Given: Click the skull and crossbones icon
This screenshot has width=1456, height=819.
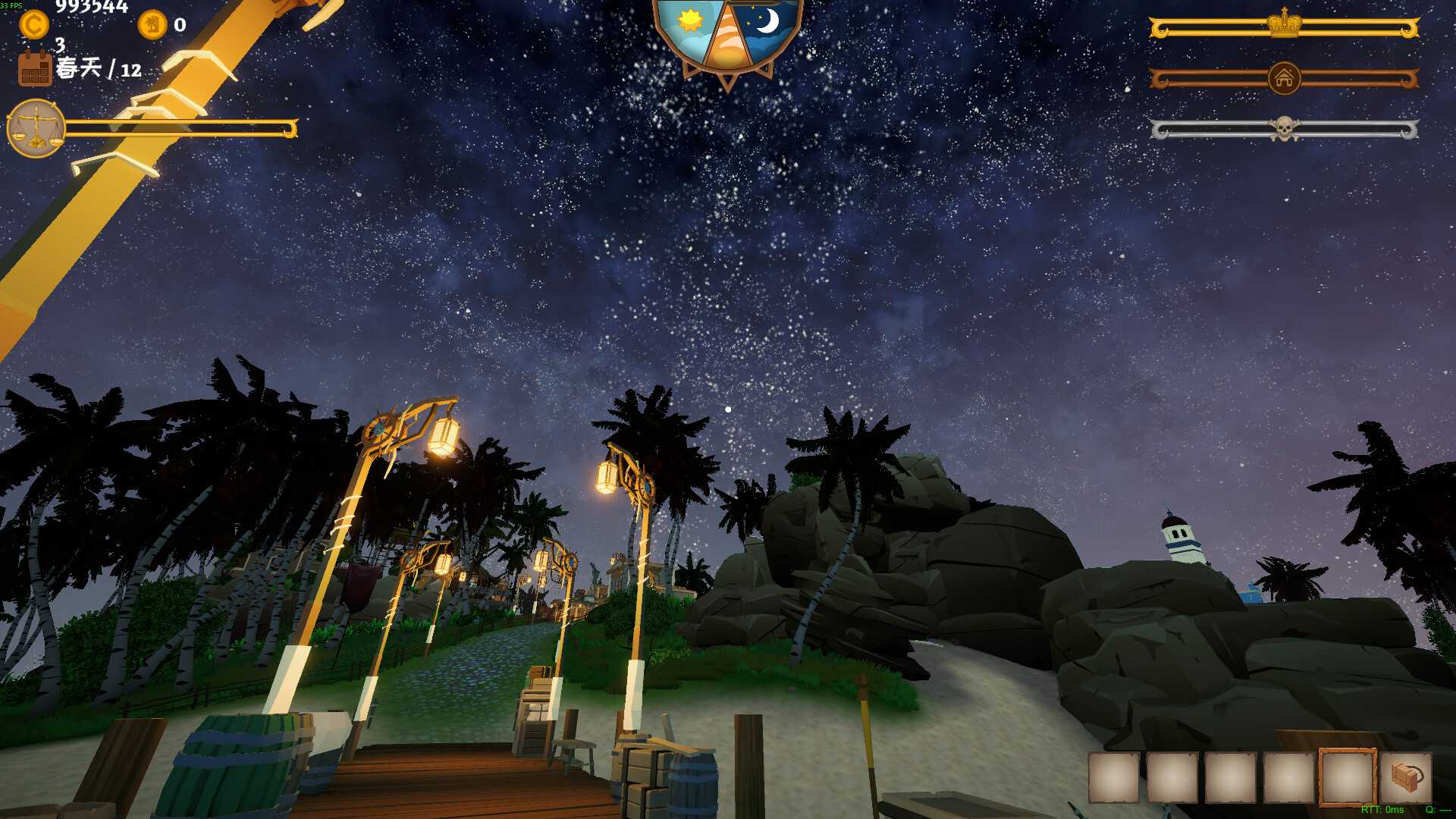Looking at the screenshot, I should (1285, 129).
